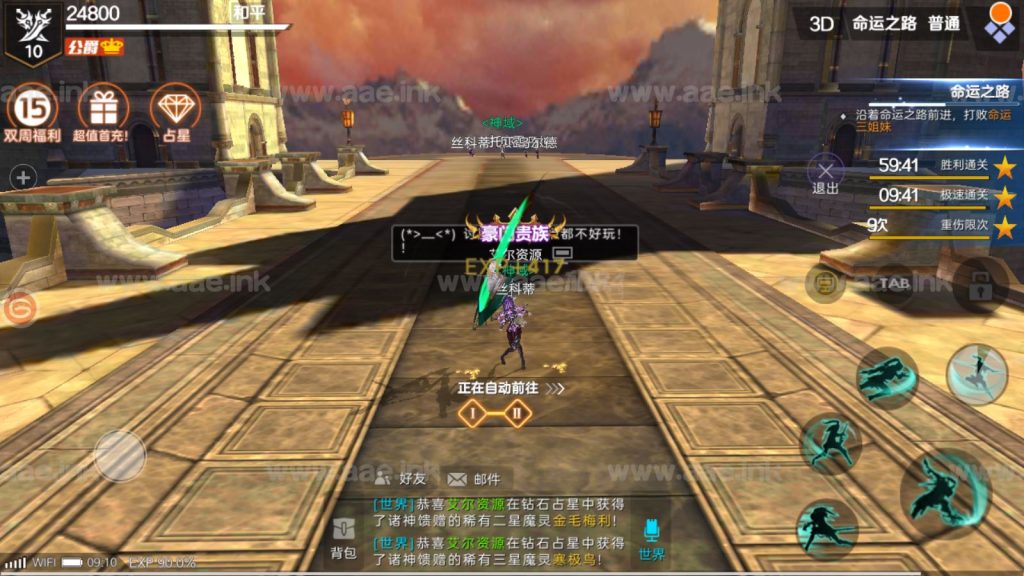
Task: Open the 占星 diamond icon
Action: (x=175, y=107)
